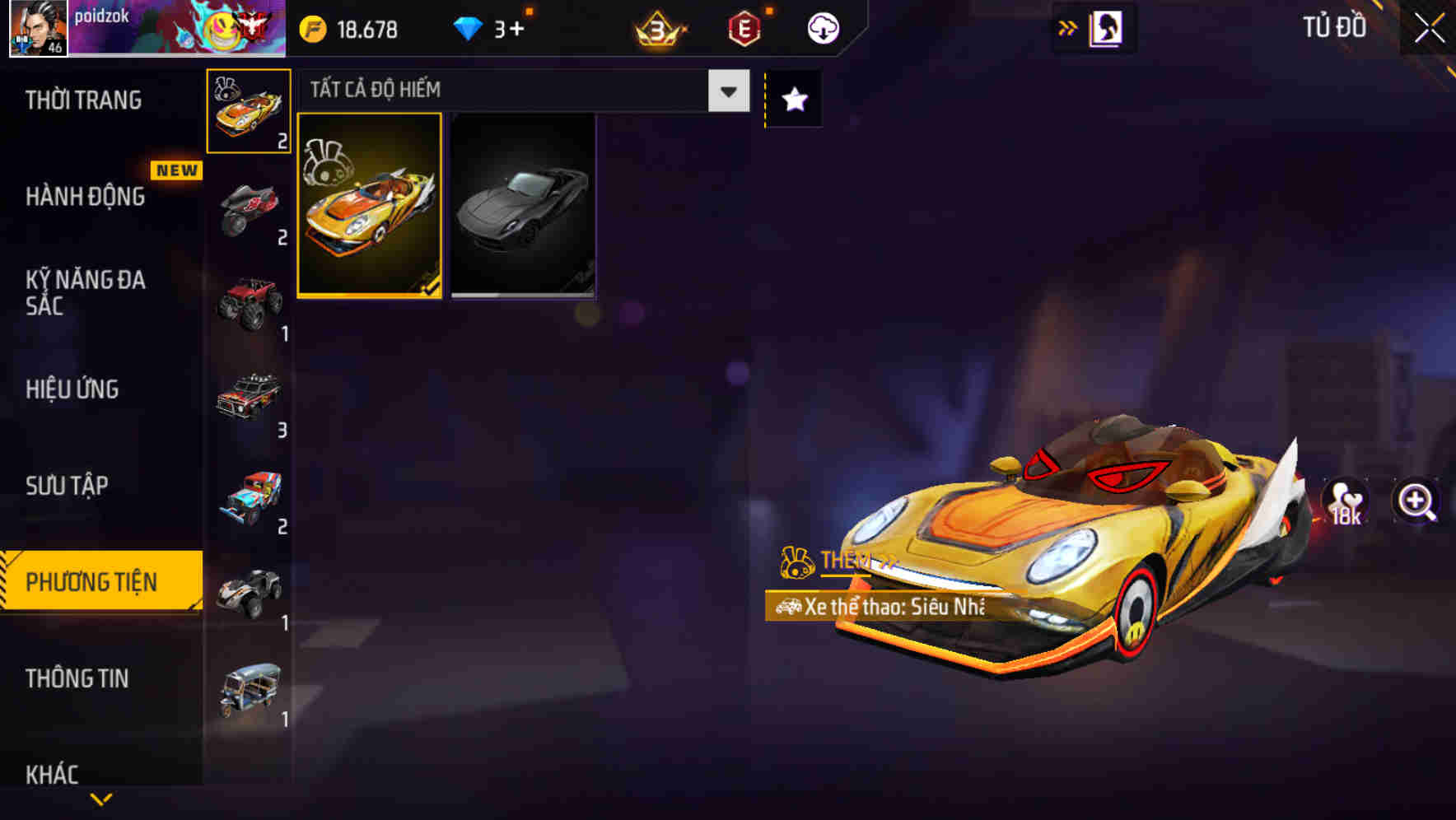
Task: View the Xe thể thao: Siêu Nhân label
Action: [x=877, y=608]
